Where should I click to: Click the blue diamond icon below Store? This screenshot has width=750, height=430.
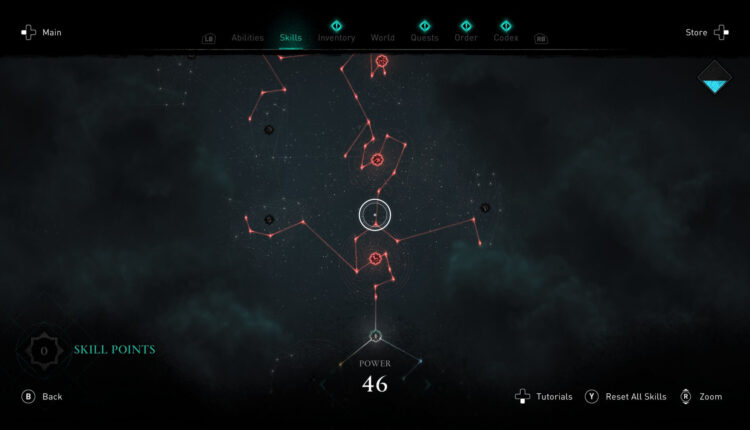(715, 77)
